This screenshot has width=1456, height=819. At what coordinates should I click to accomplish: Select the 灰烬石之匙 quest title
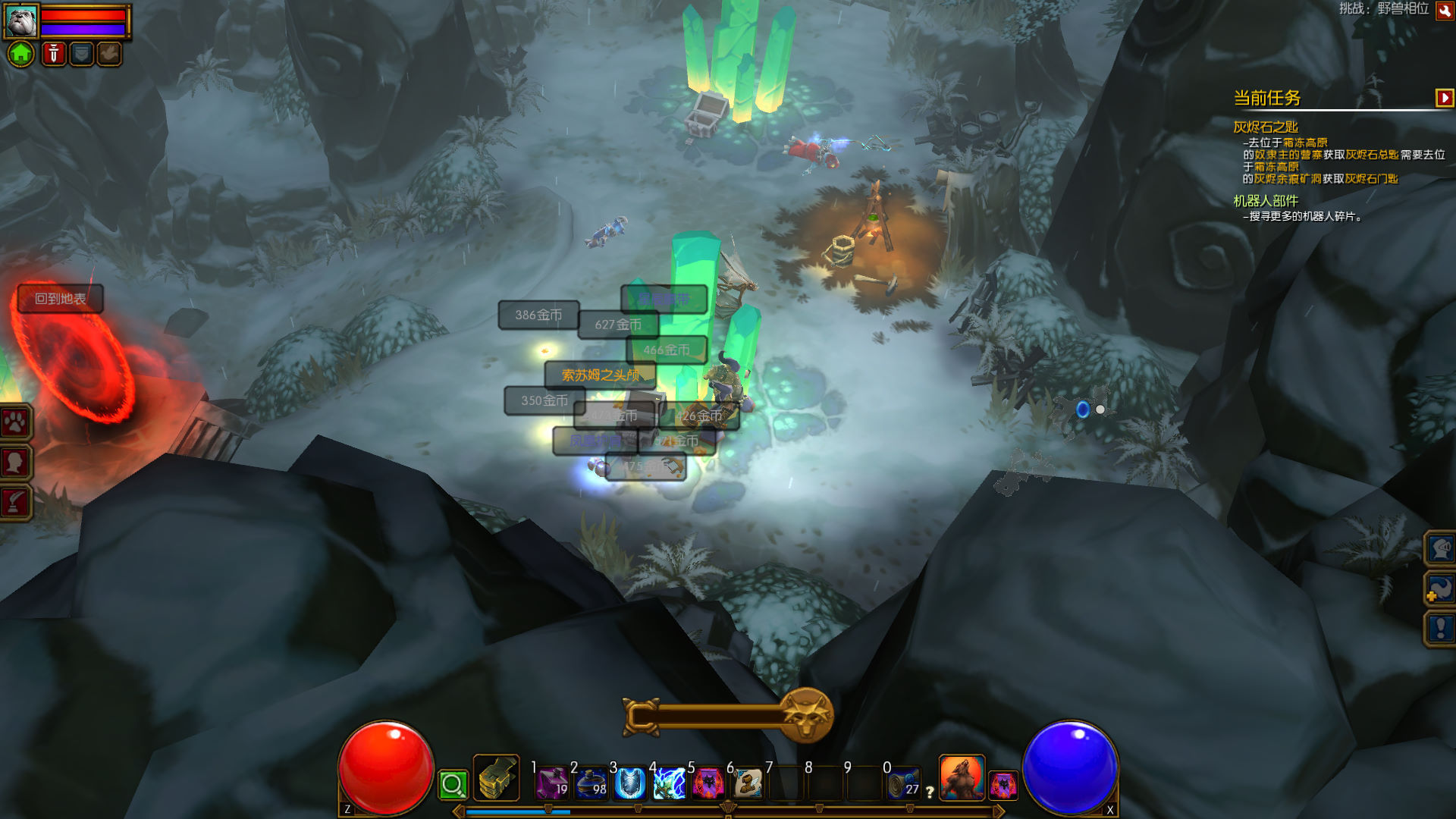click(1265, 127)
